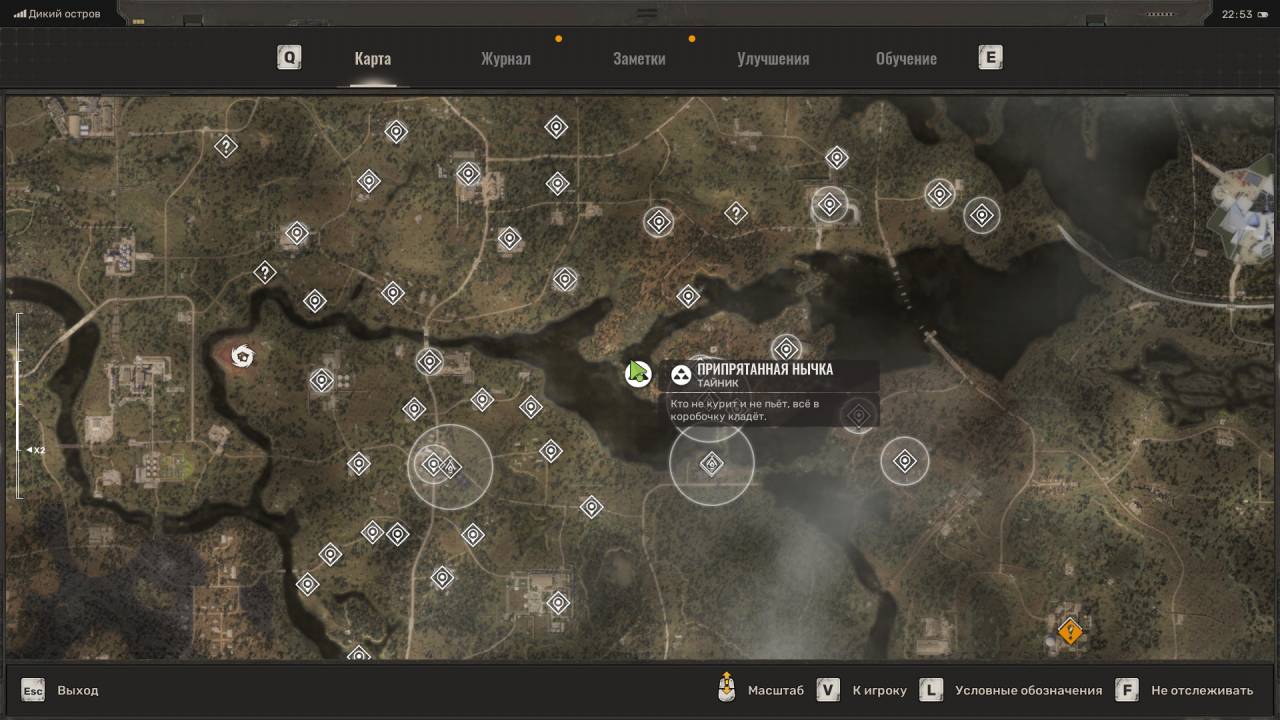Show the Условные обозначения legend
Screen dimensions: 1280x720
[1014, 690]
